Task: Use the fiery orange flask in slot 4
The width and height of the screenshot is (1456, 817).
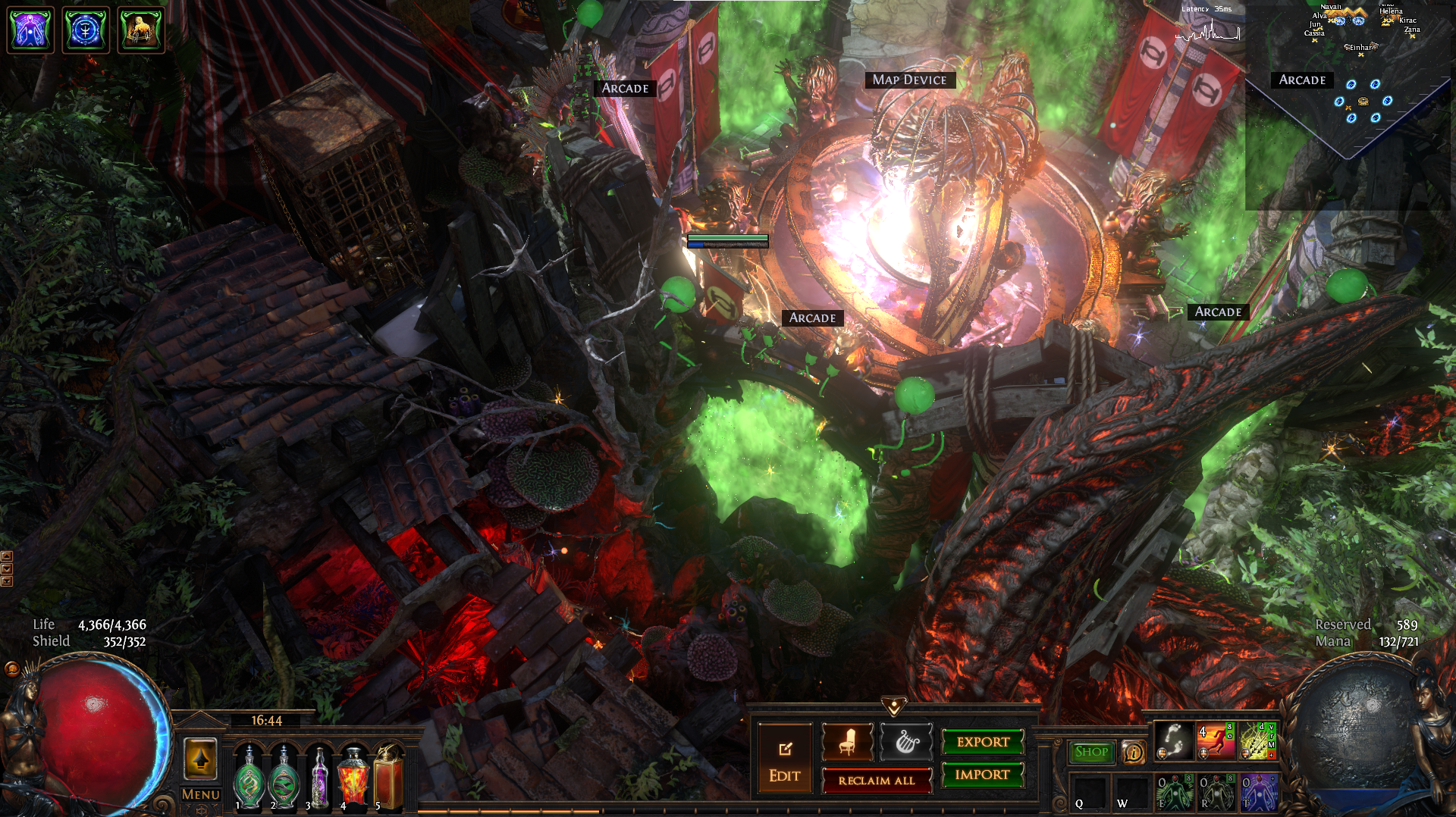Action: coord(353,778)
